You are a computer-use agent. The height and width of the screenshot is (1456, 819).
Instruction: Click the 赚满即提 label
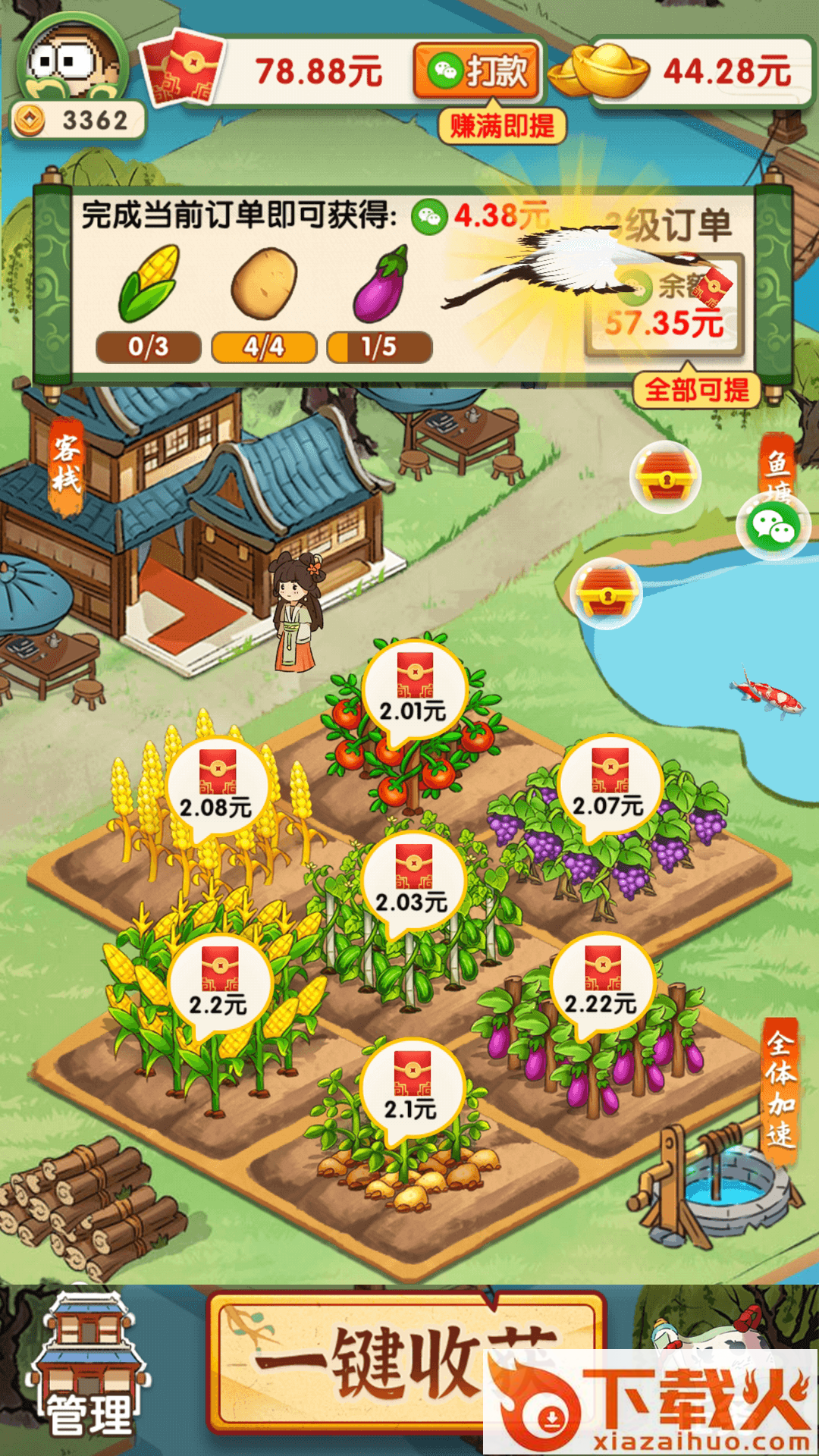502,125
